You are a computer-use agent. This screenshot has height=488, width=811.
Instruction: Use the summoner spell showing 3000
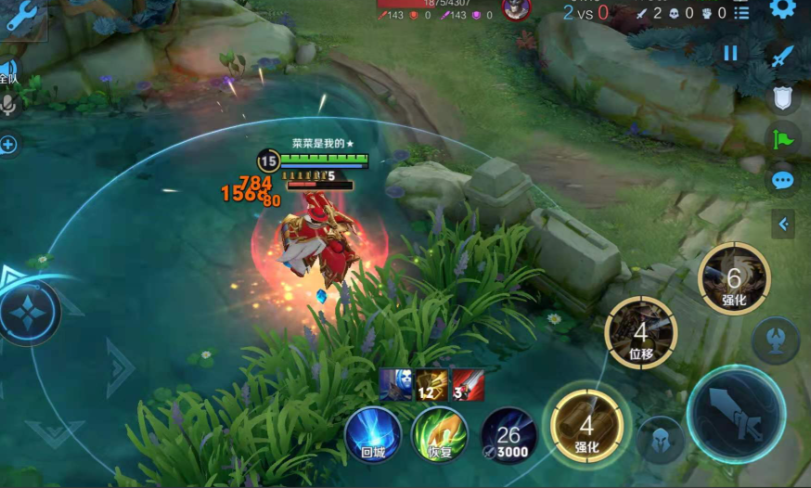pyautogui.click(x=509, y=435)
